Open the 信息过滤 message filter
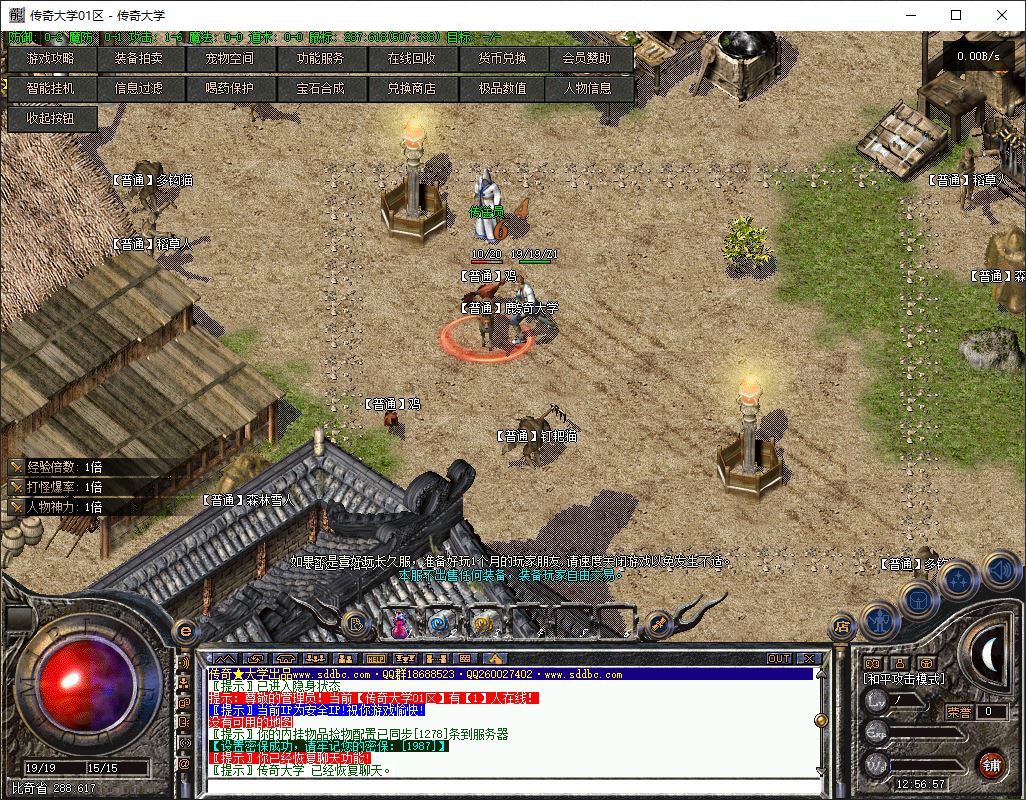This screenshot has width=1026, height=800. (139, 88)
